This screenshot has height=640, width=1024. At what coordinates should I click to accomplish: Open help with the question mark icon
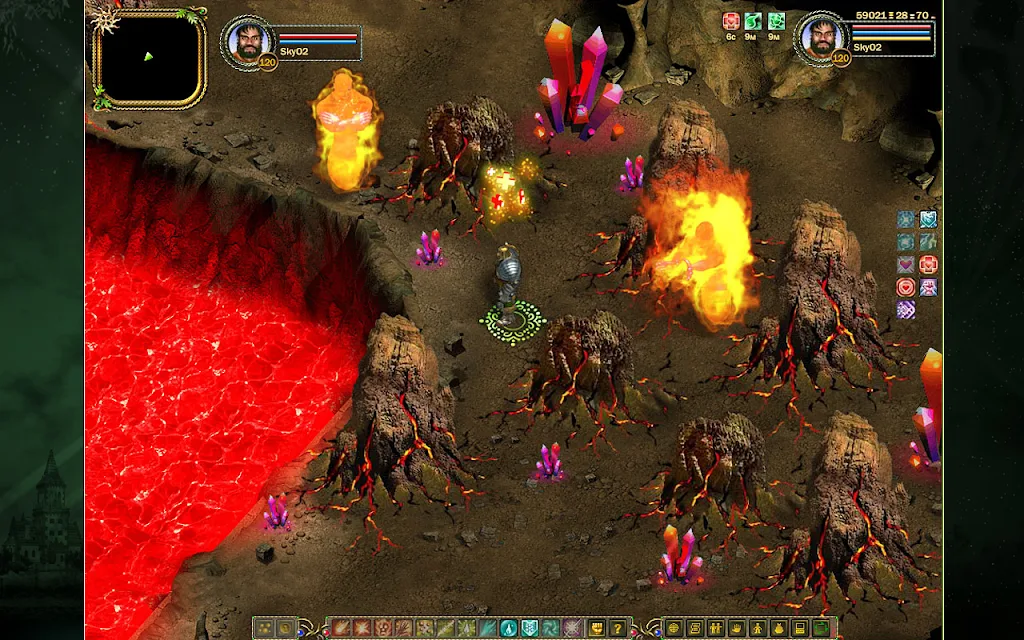point(618,628)
